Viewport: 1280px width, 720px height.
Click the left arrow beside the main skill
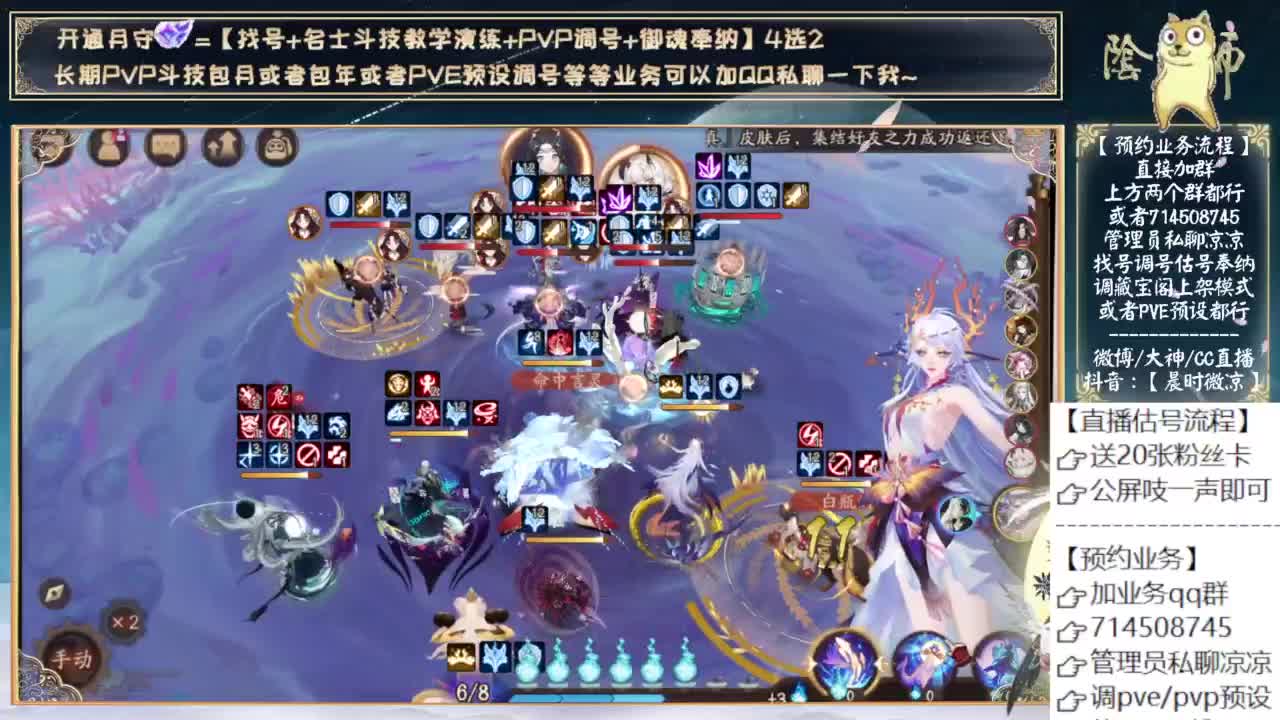(812, 663)
